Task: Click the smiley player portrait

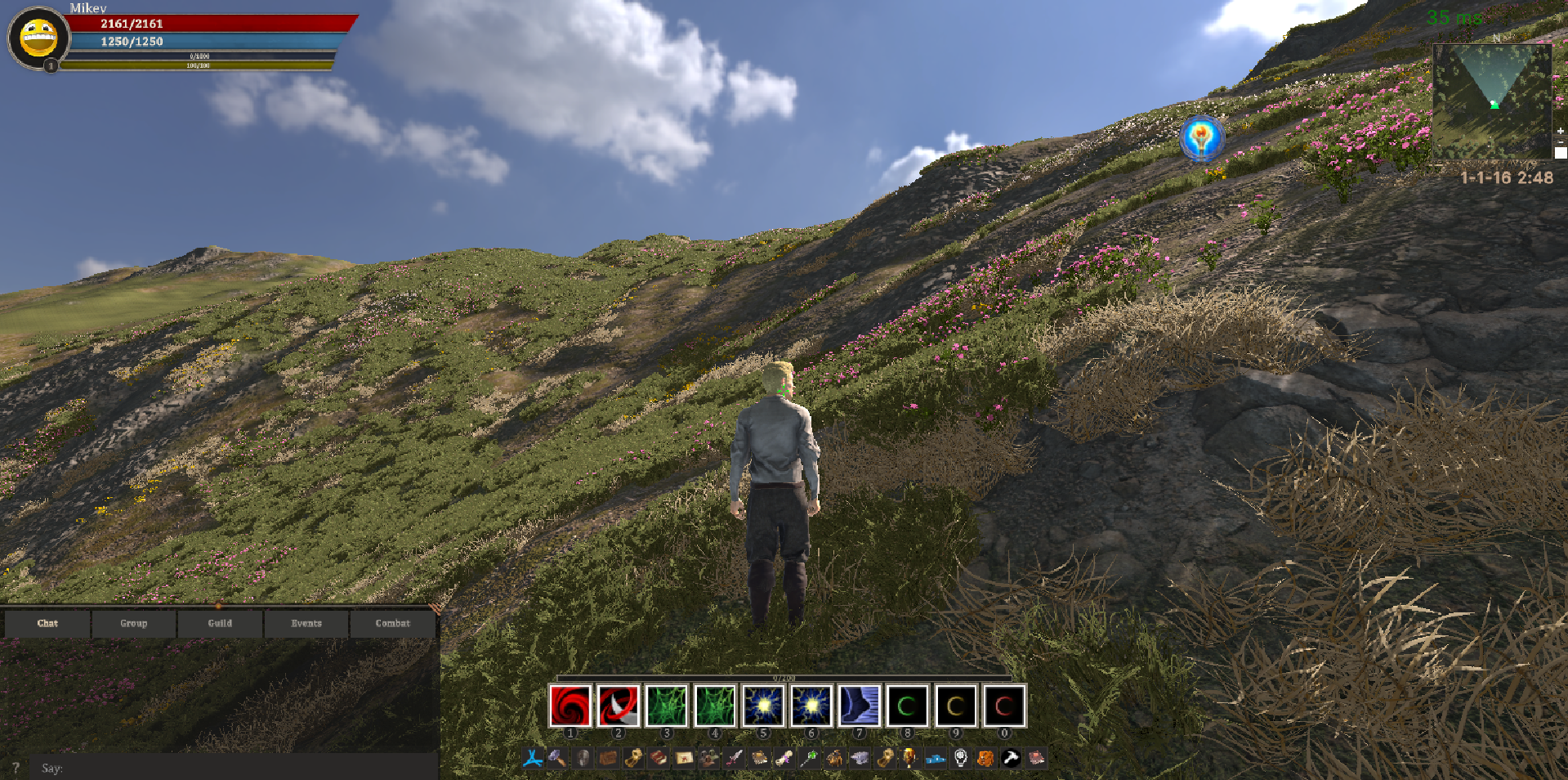Action: (x=38, y=38)
